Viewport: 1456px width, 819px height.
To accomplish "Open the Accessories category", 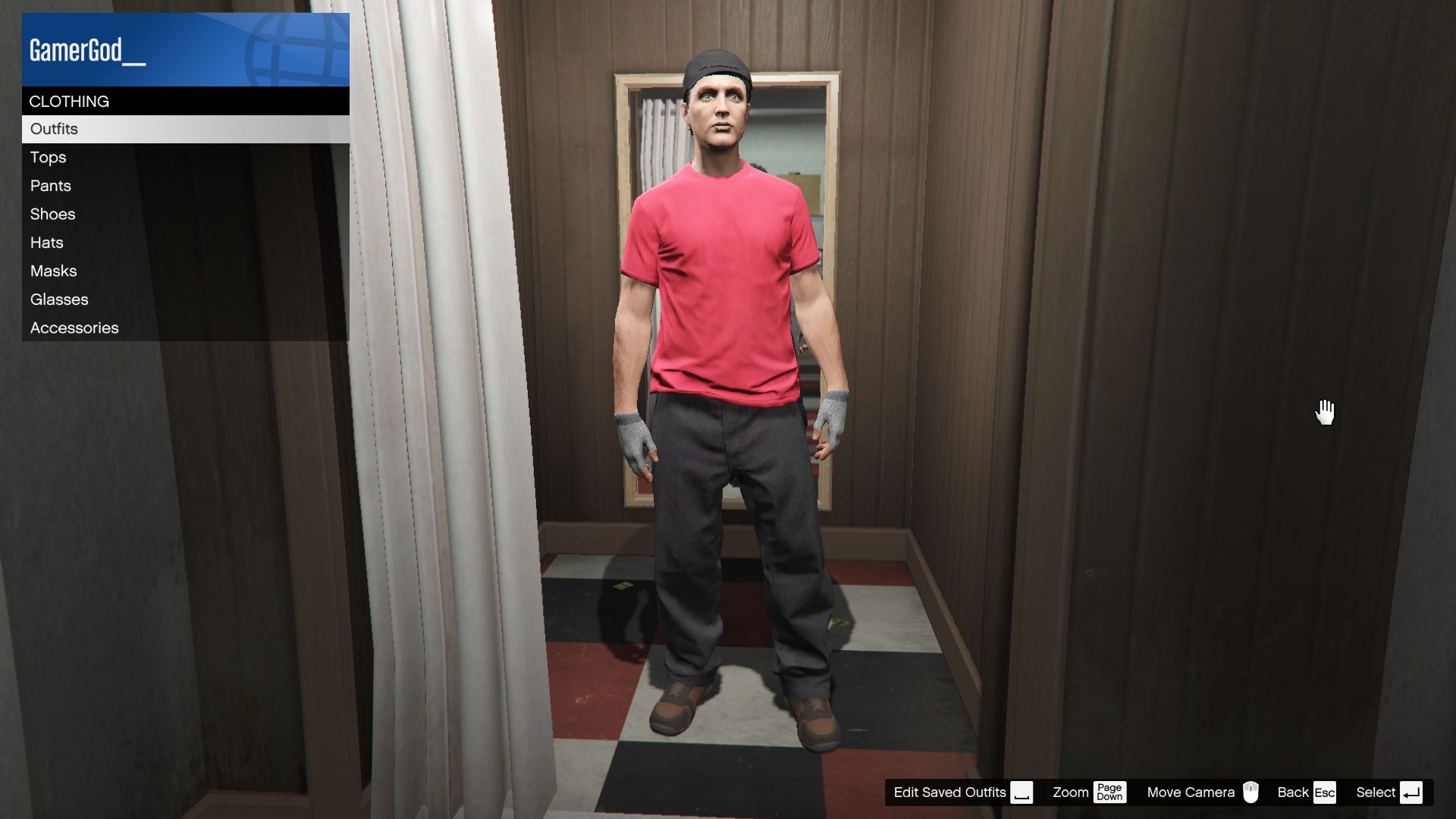I will (x=74, y=327).
